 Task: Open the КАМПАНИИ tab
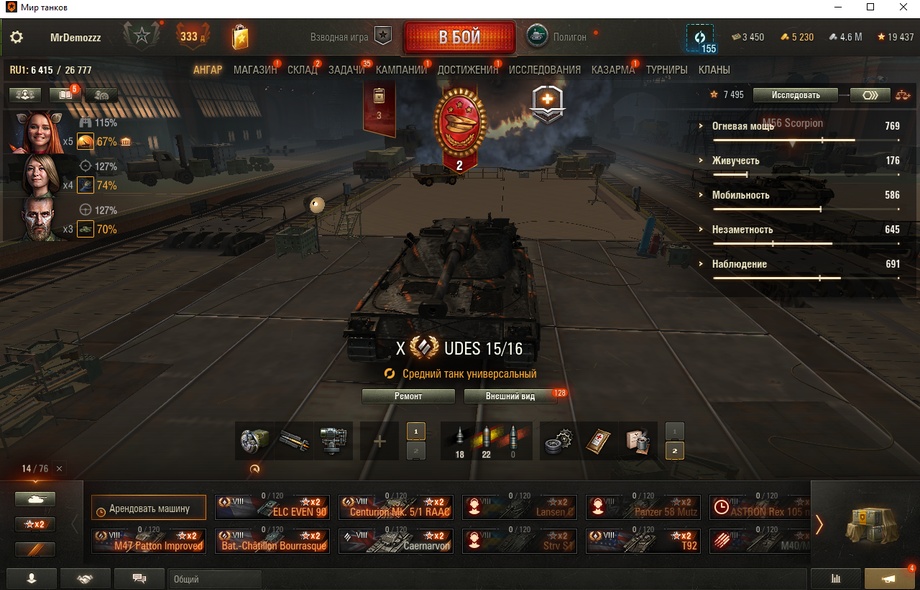click(401, 70)
